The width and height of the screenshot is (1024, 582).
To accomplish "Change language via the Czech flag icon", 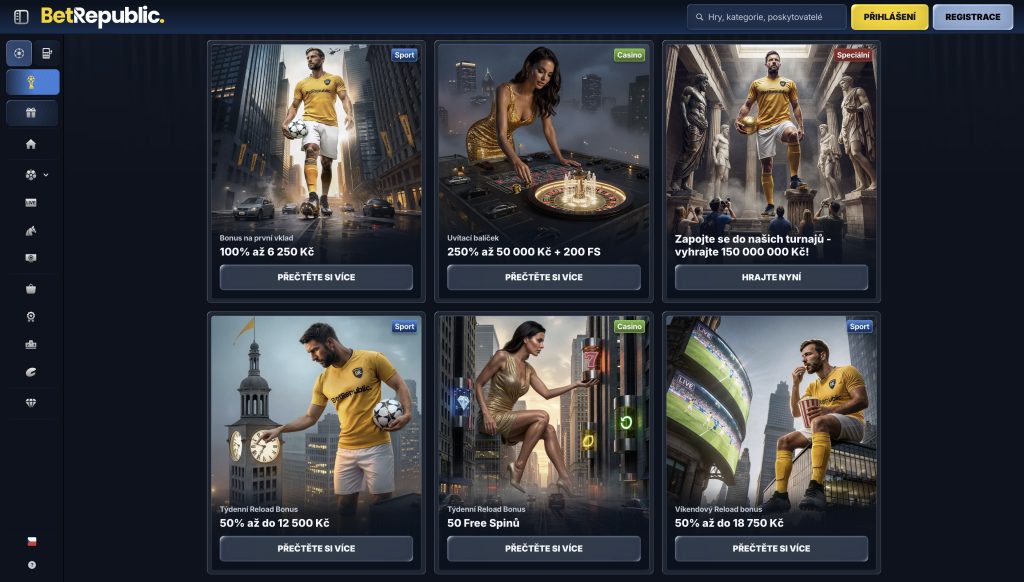I will click(31, 541).
